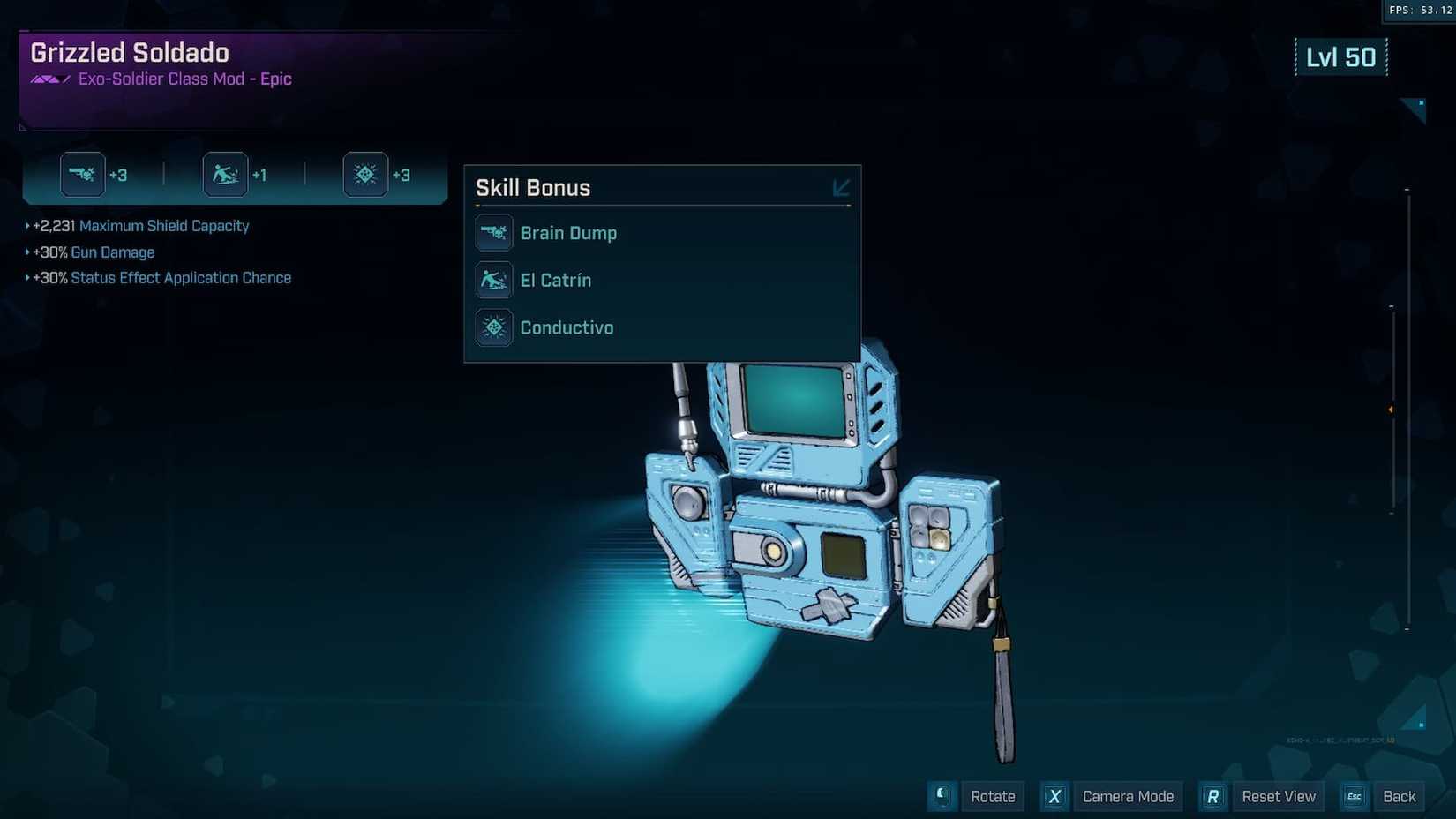
Task: Collapse the Skill Bonus panel arrow
Action: 840,187
